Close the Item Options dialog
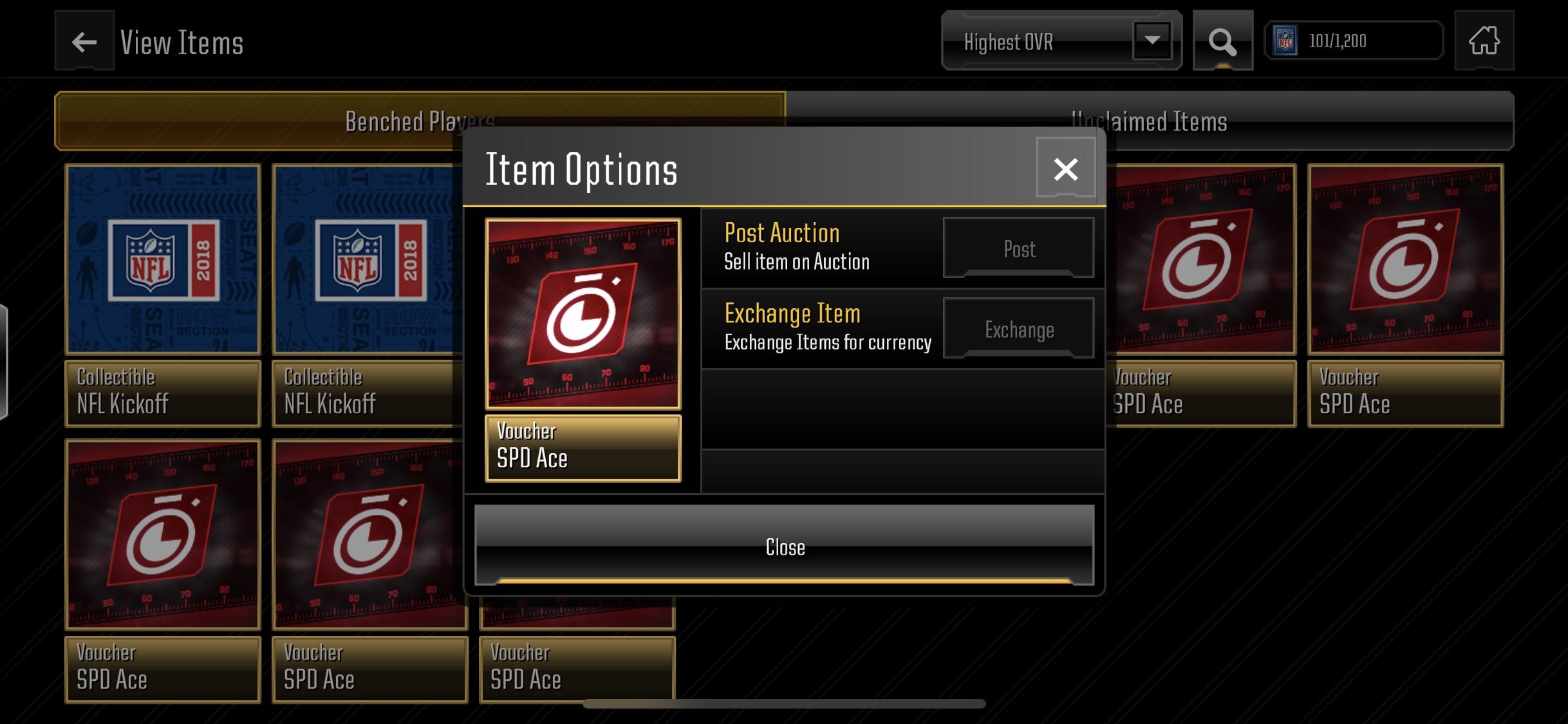1568x724 pixels. 784,548
